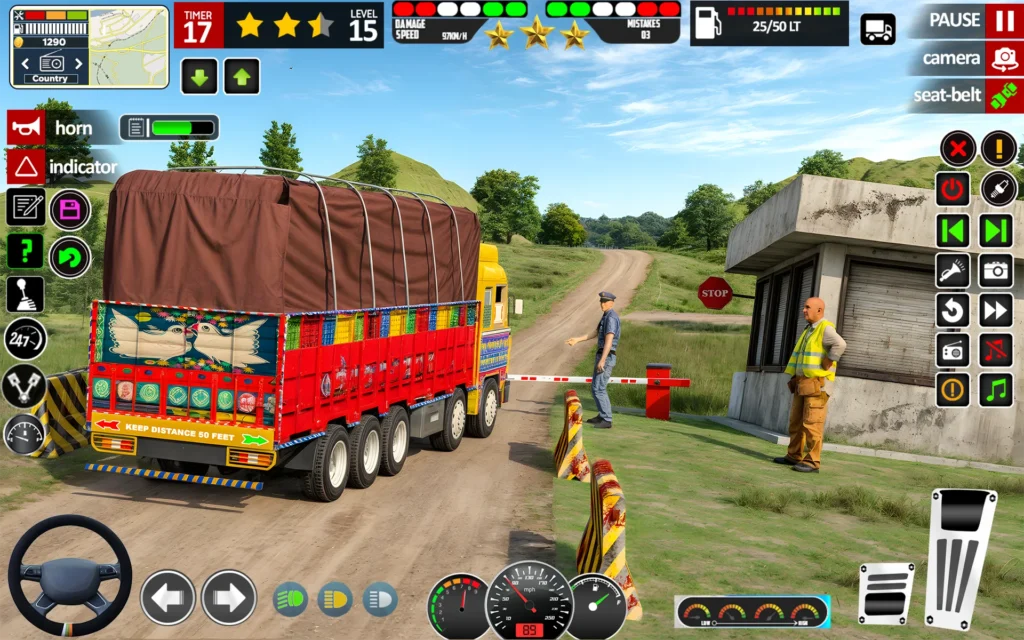Play music with the green note icon
Viewport: 1024px width, 640px height.
click(x=997, y=389)
